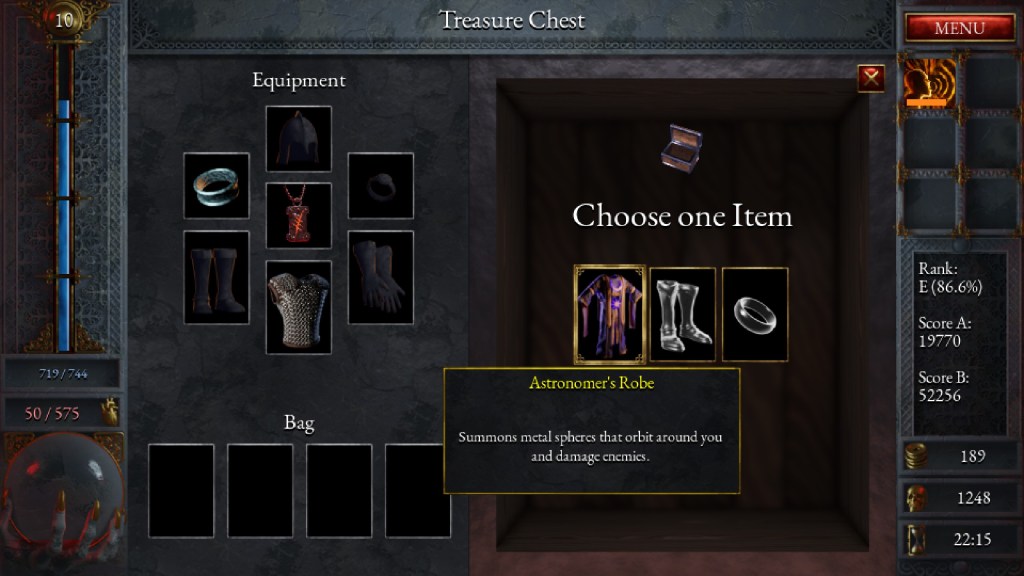The image size is (1024, 576).
Task: Pick the silver boots reward
Action: (x=683, y=314)
